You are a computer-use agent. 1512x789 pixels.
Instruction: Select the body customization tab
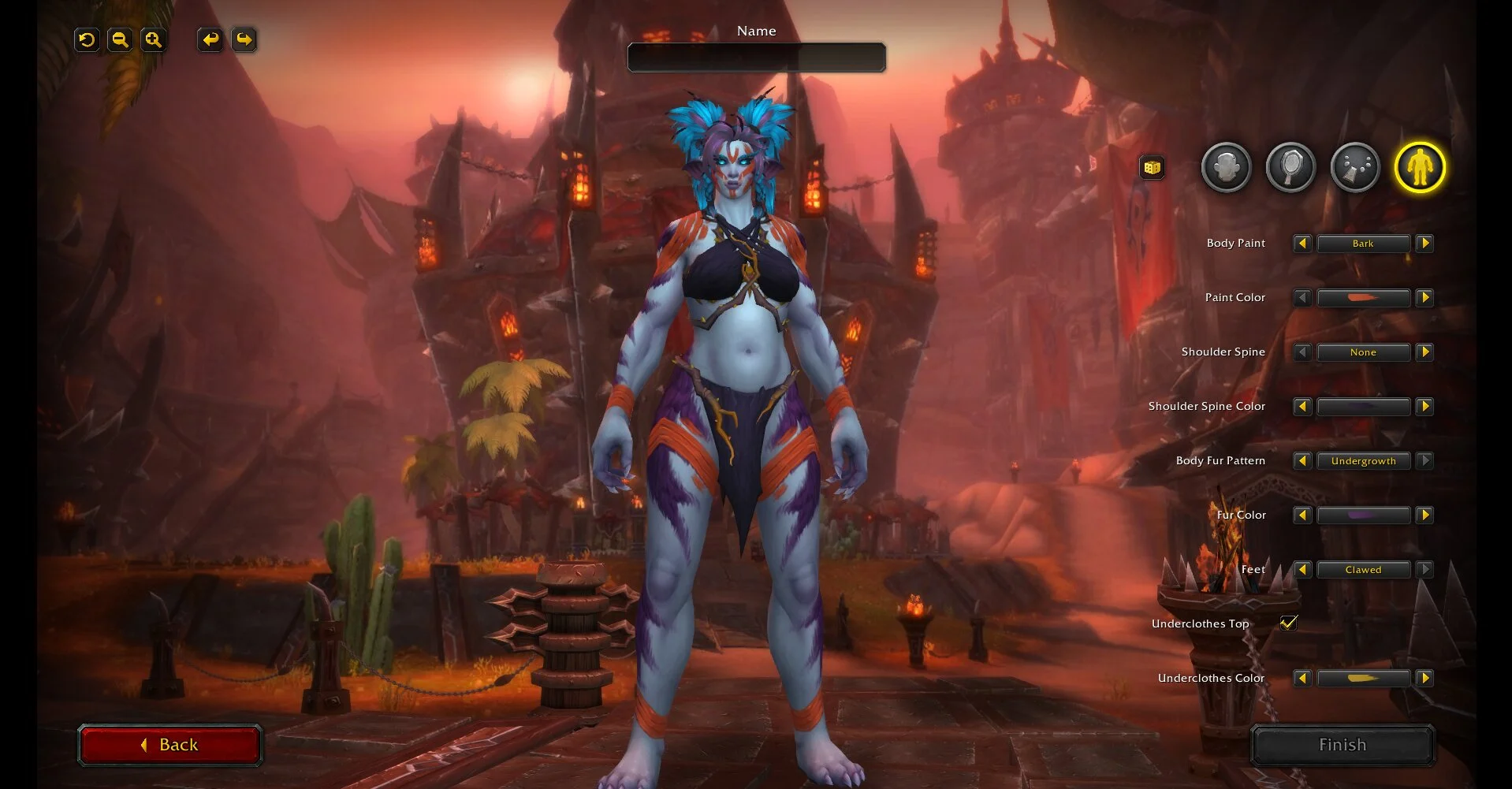click(1420, 167)
